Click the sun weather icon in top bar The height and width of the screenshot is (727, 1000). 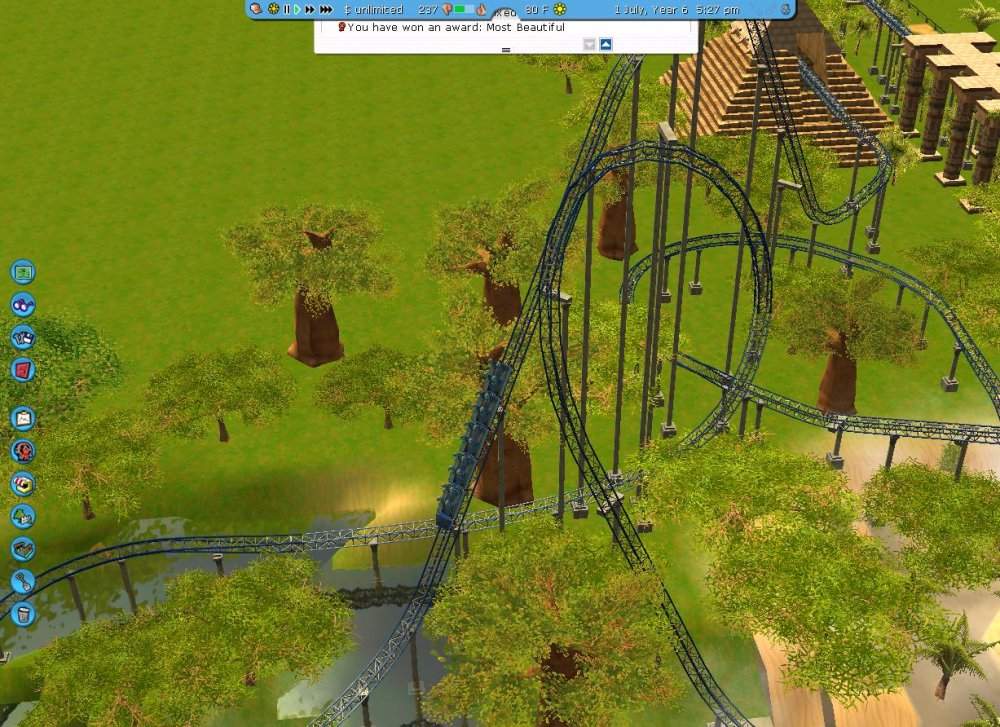tap(559, 9)
